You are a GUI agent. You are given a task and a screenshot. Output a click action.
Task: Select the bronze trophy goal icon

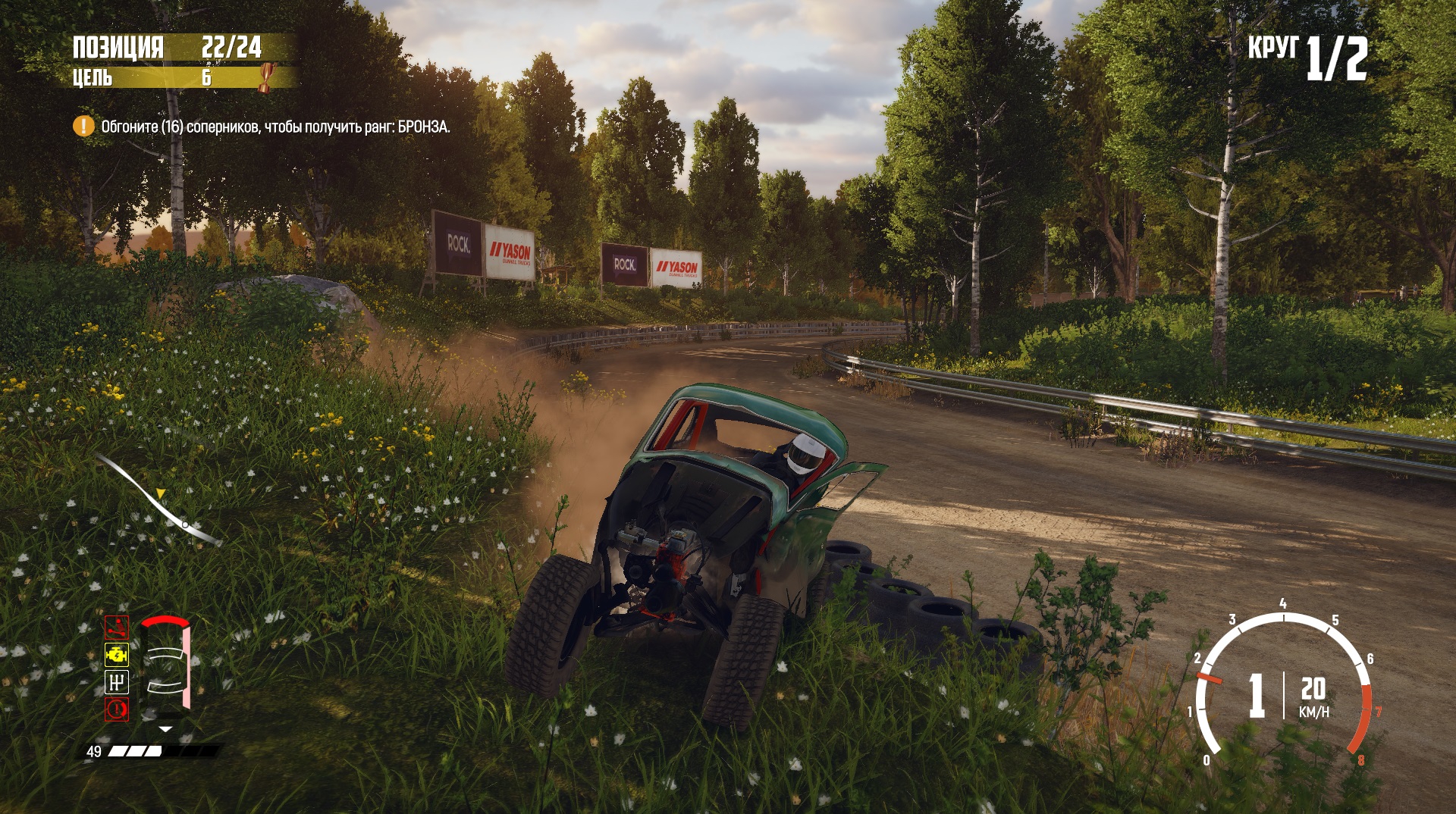tap(266, 77)
